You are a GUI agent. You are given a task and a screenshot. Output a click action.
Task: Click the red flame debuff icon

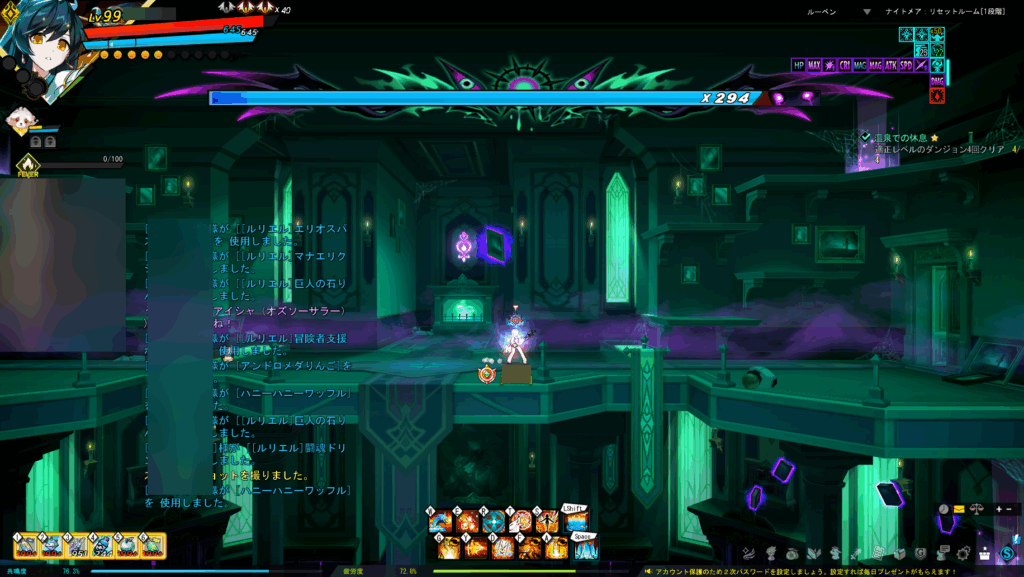pos(937,96)
